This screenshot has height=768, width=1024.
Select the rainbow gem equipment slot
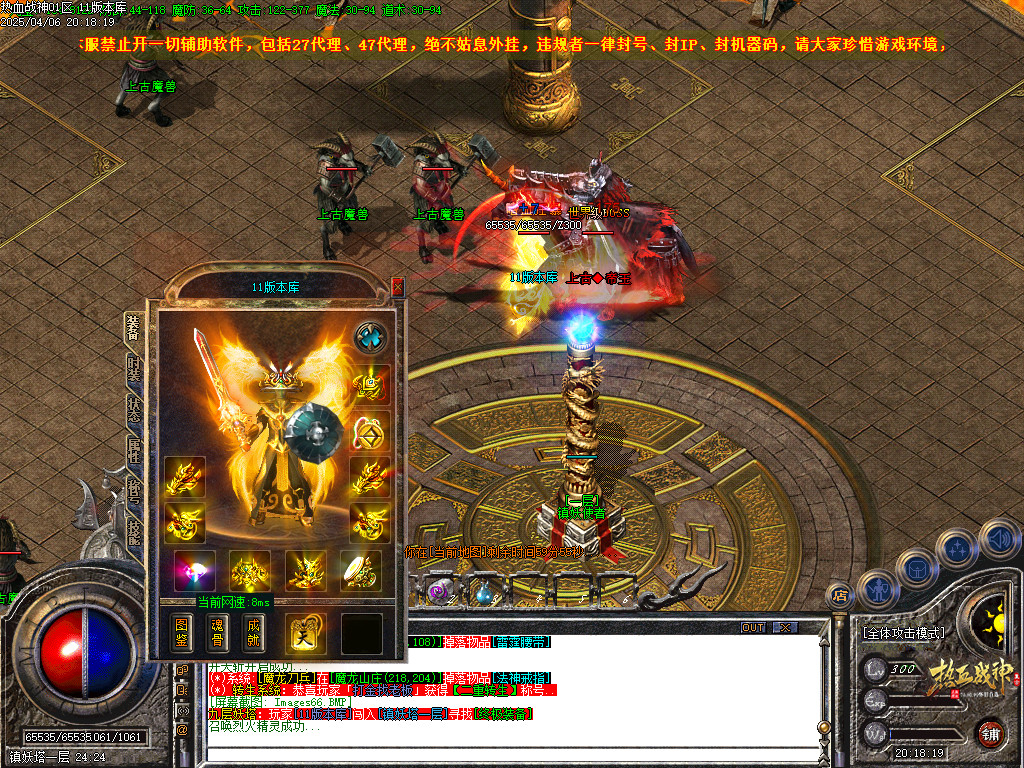tap(194, 570)
